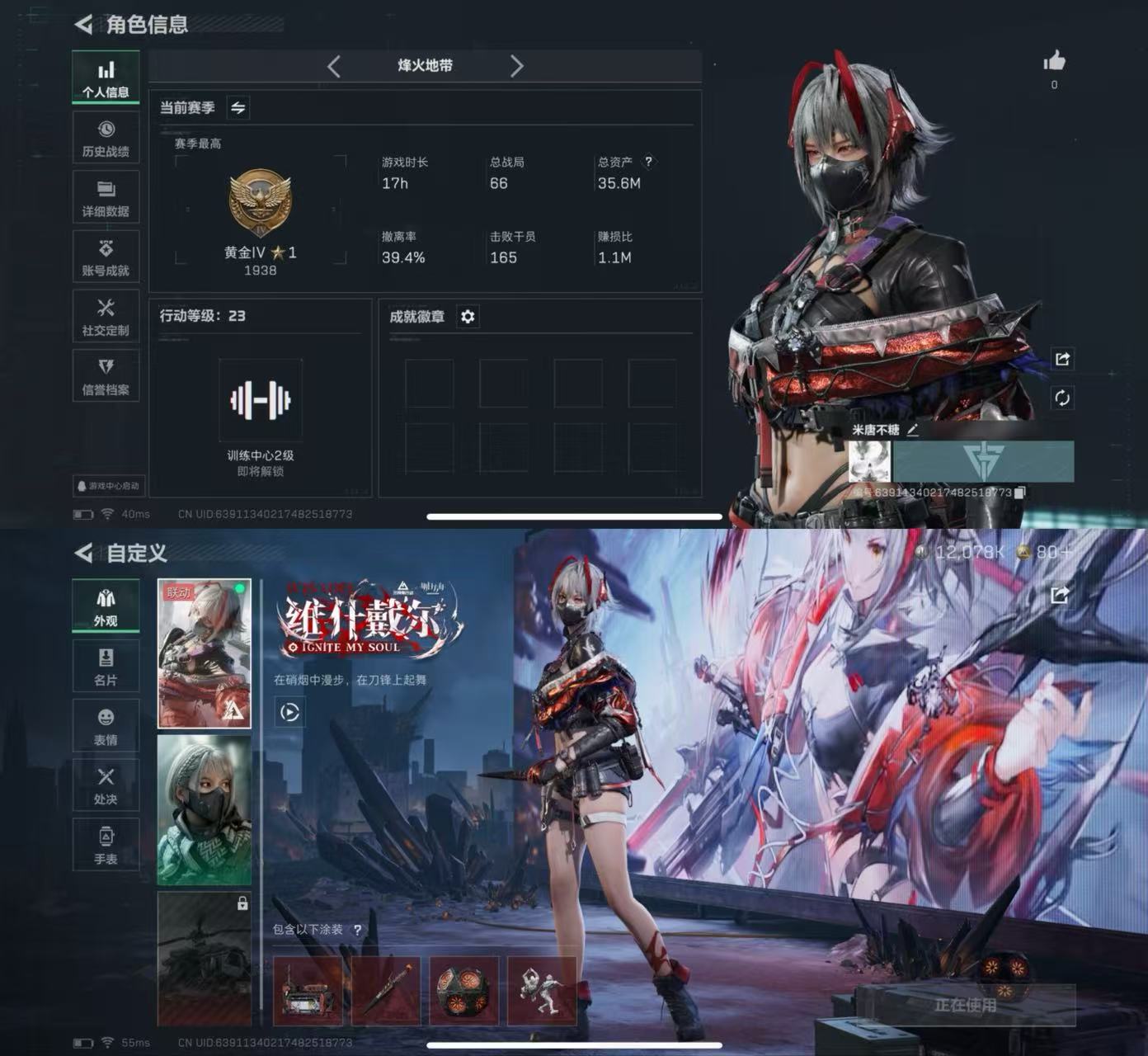
Task: Click the left arrow beside 烽火地带
Action: point(333,66)
